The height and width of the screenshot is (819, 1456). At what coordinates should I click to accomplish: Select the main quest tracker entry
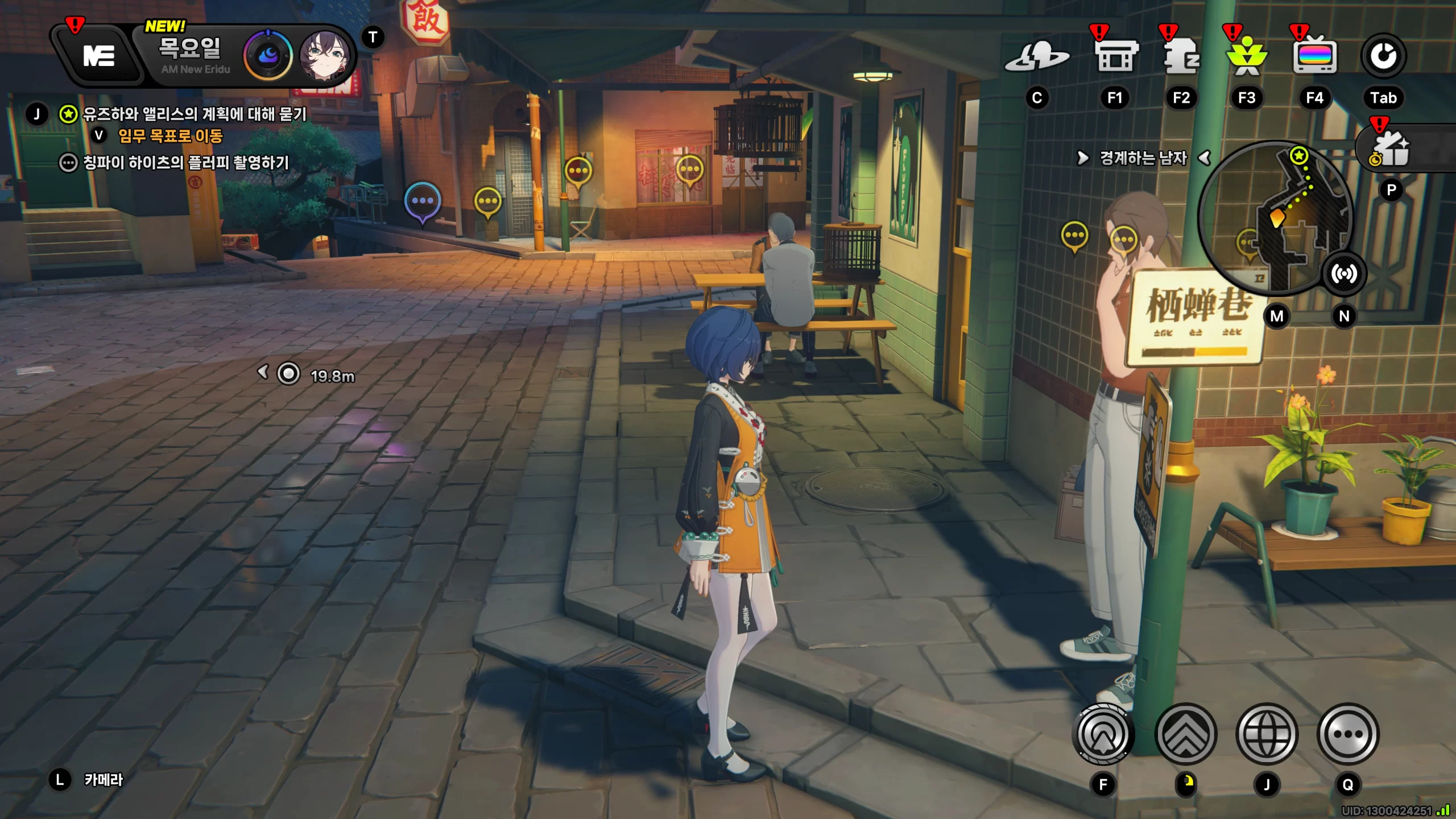pos(194,114)
